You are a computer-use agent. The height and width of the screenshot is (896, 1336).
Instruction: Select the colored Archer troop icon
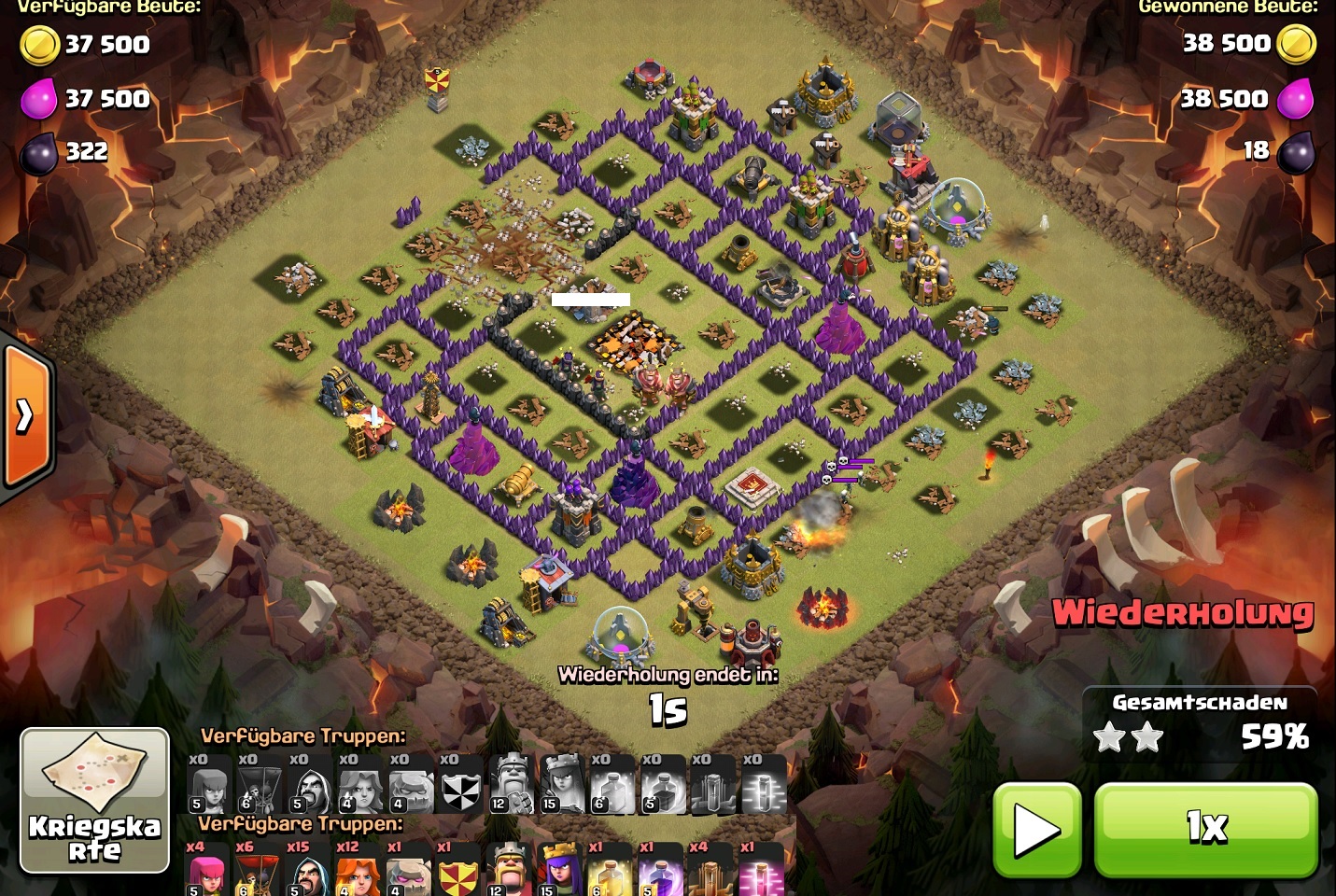[207, 870]
